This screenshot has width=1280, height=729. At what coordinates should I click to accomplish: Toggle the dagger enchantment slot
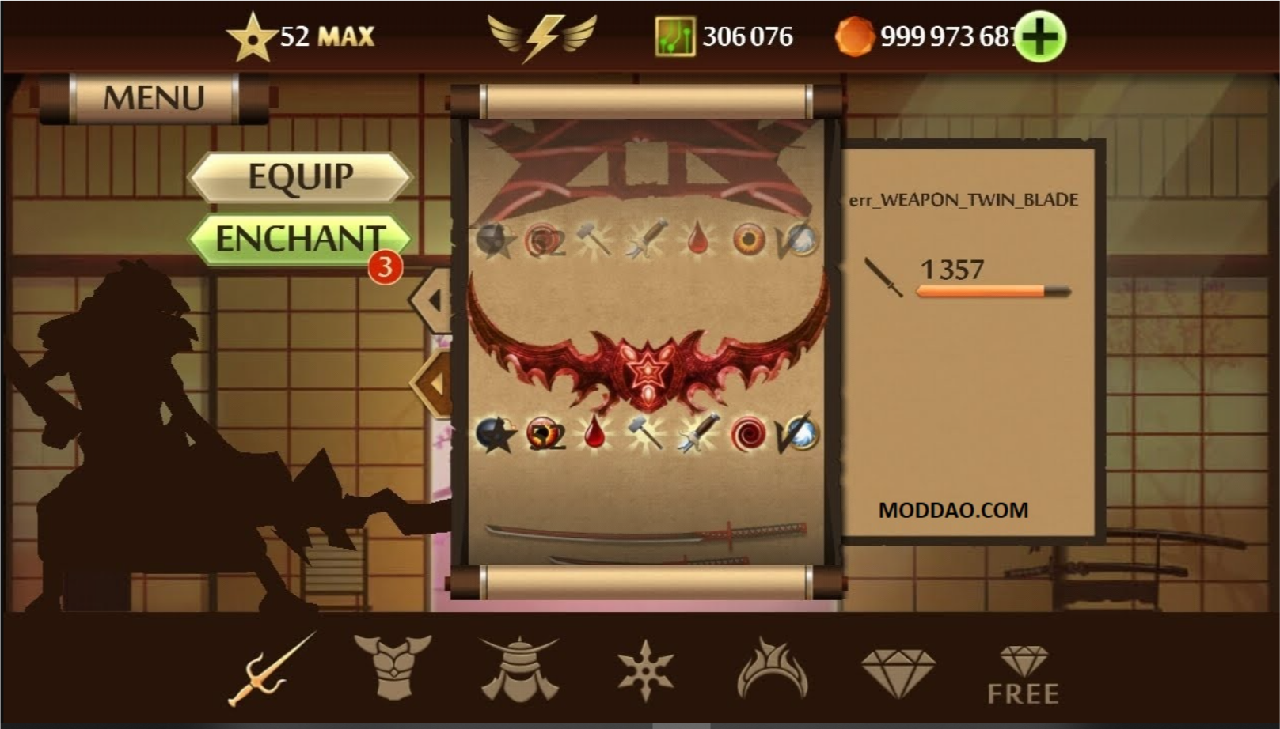point(693,437)
